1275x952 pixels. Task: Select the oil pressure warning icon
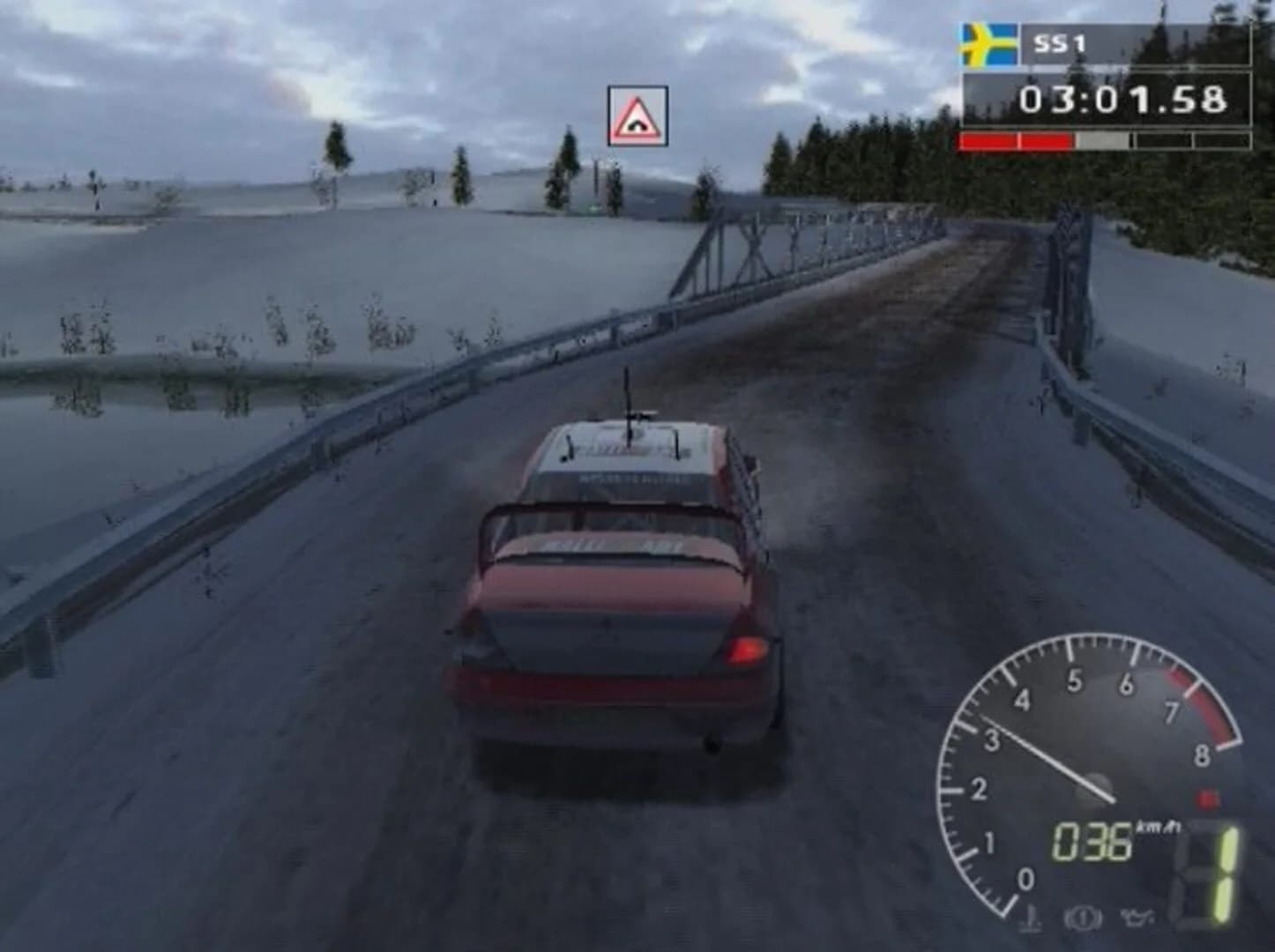point(1138,919)
